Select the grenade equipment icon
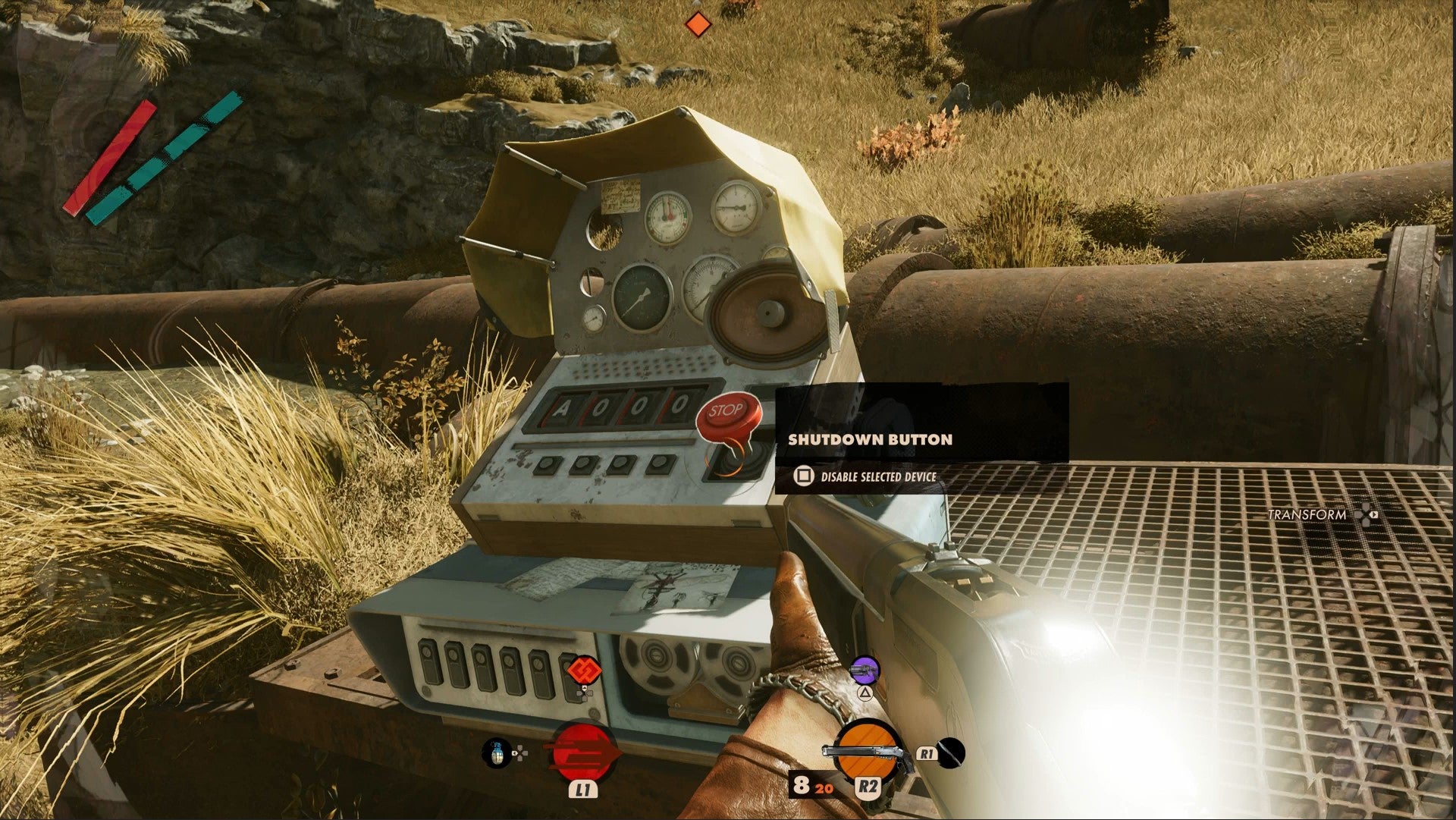Viewport: 1456px width, 820px height. pos(497,752)
